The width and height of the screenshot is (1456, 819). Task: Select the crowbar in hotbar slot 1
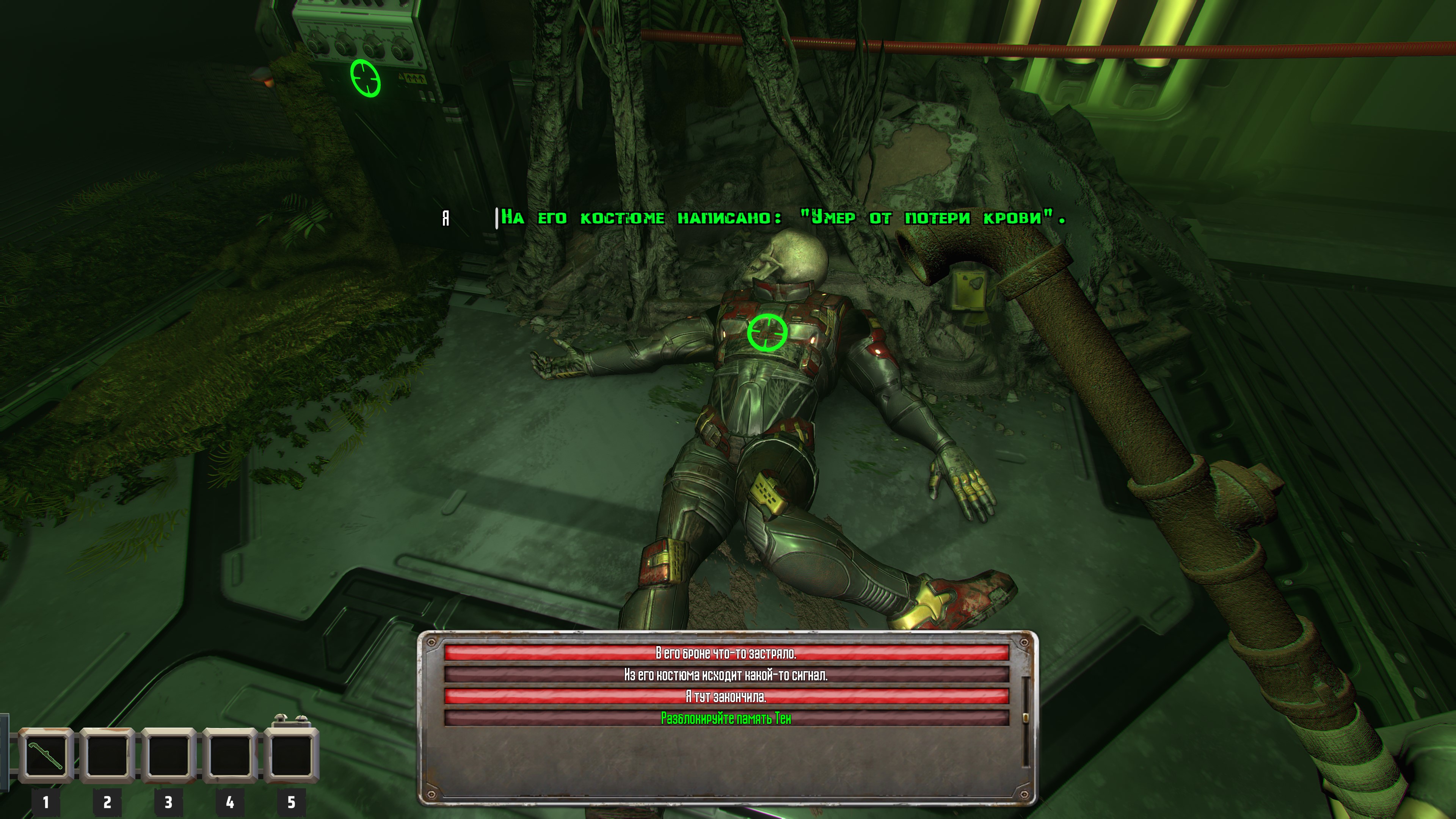46,755
